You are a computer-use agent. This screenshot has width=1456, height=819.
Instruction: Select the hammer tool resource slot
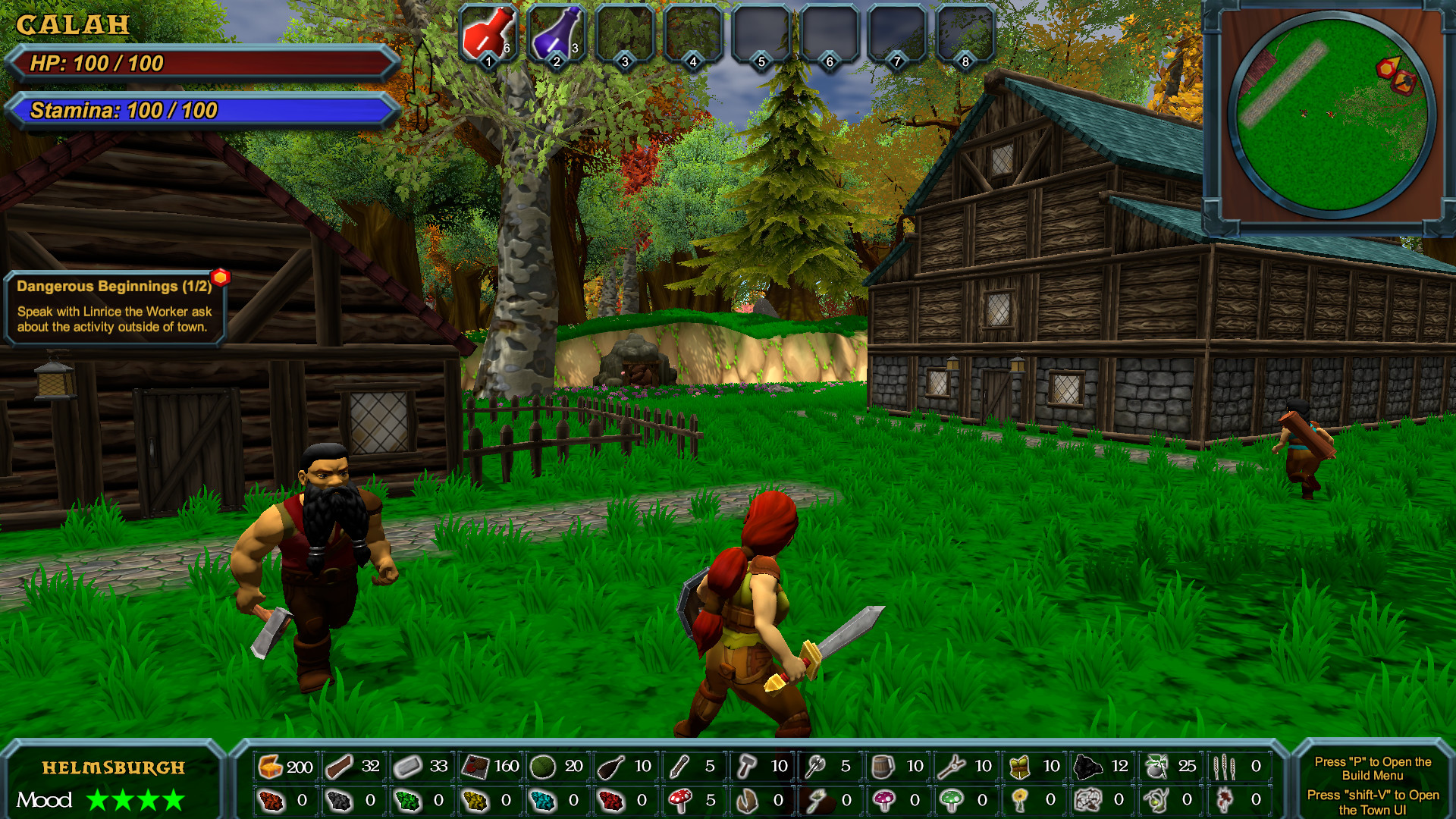click(x=747, y=767)
